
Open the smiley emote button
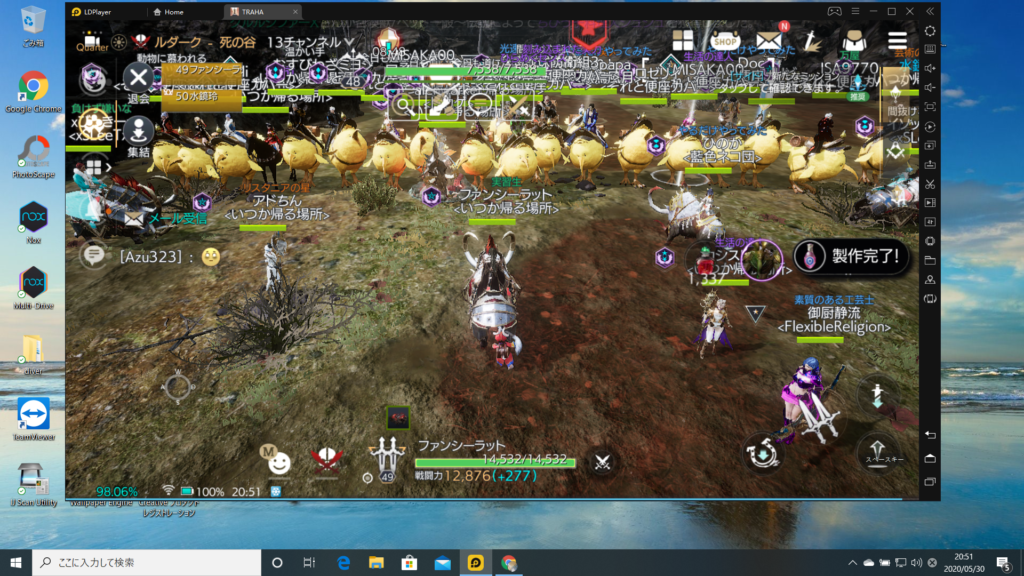[279, 463]
